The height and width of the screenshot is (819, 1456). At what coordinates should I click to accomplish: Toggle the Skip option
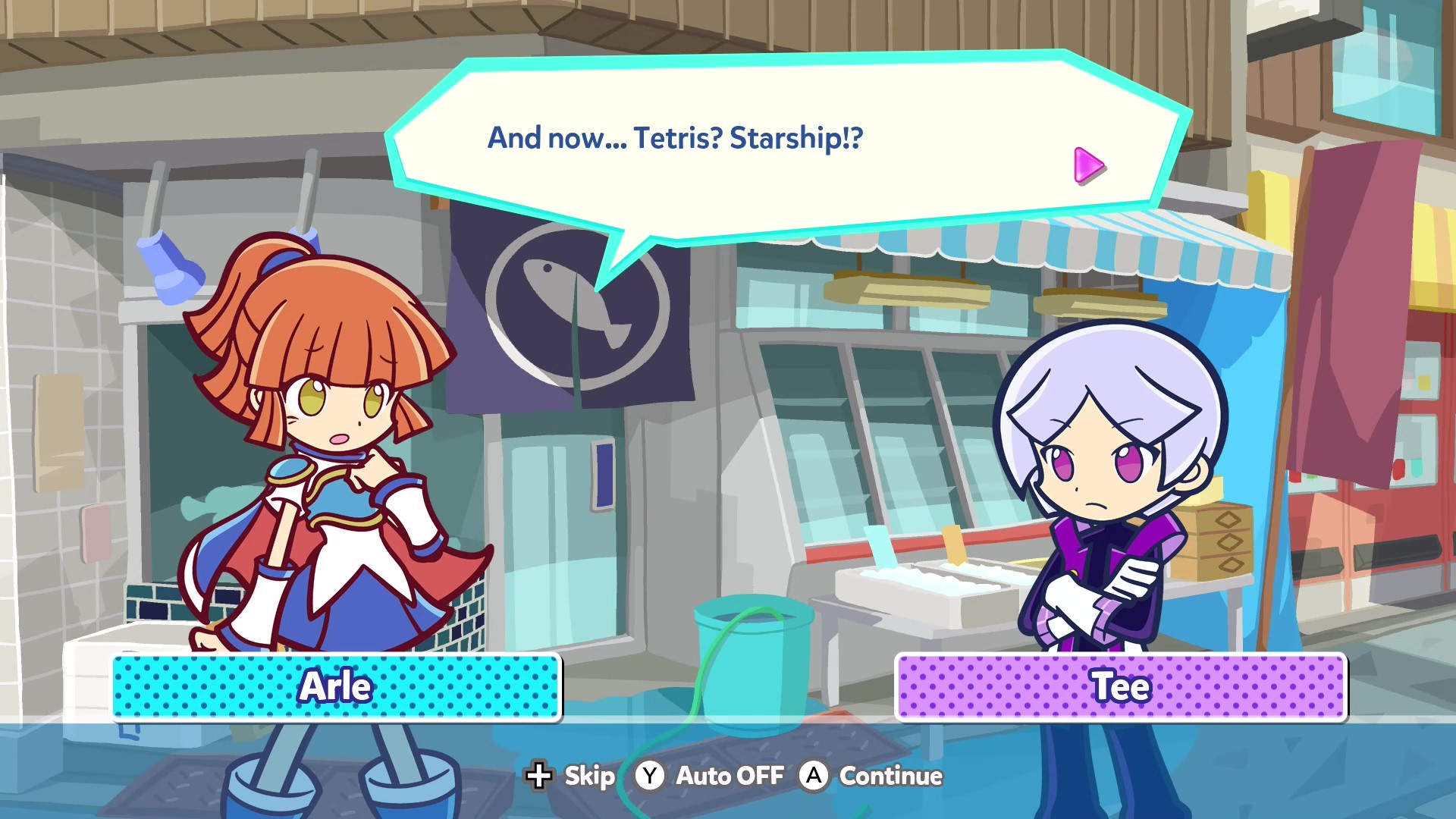point(570,776)
